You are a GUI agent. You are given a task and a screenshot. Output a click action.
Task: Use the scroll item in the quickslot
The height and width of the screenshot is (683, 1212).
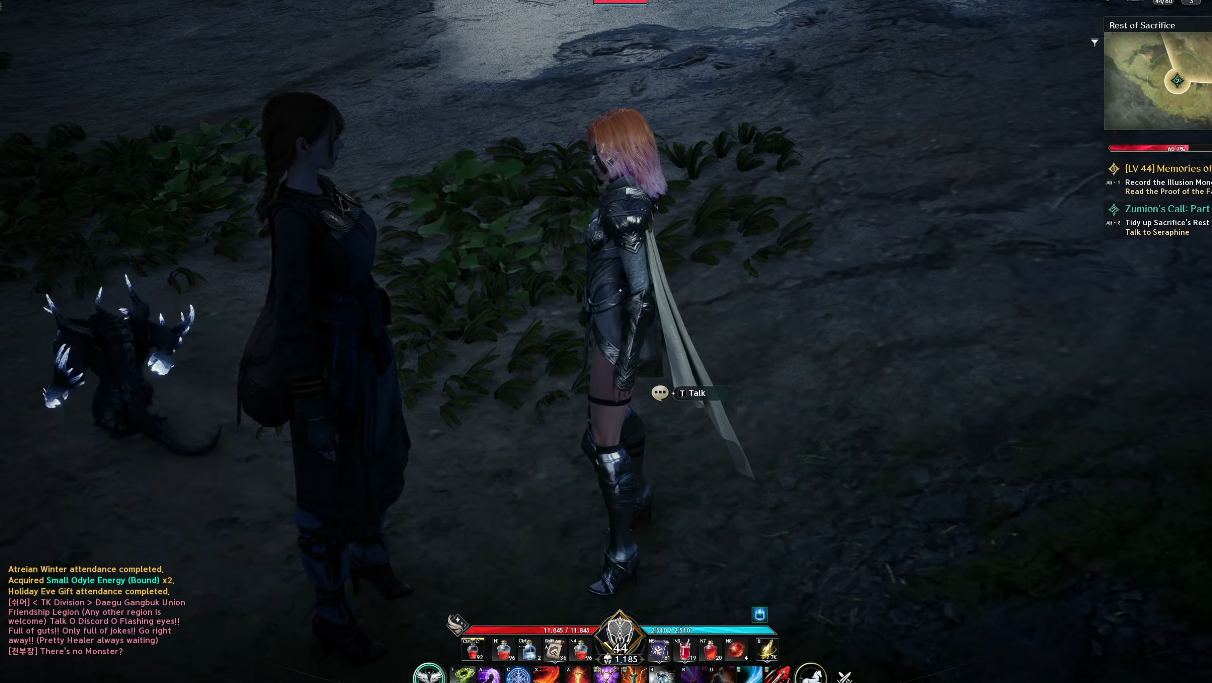click(x=554, y=651)
